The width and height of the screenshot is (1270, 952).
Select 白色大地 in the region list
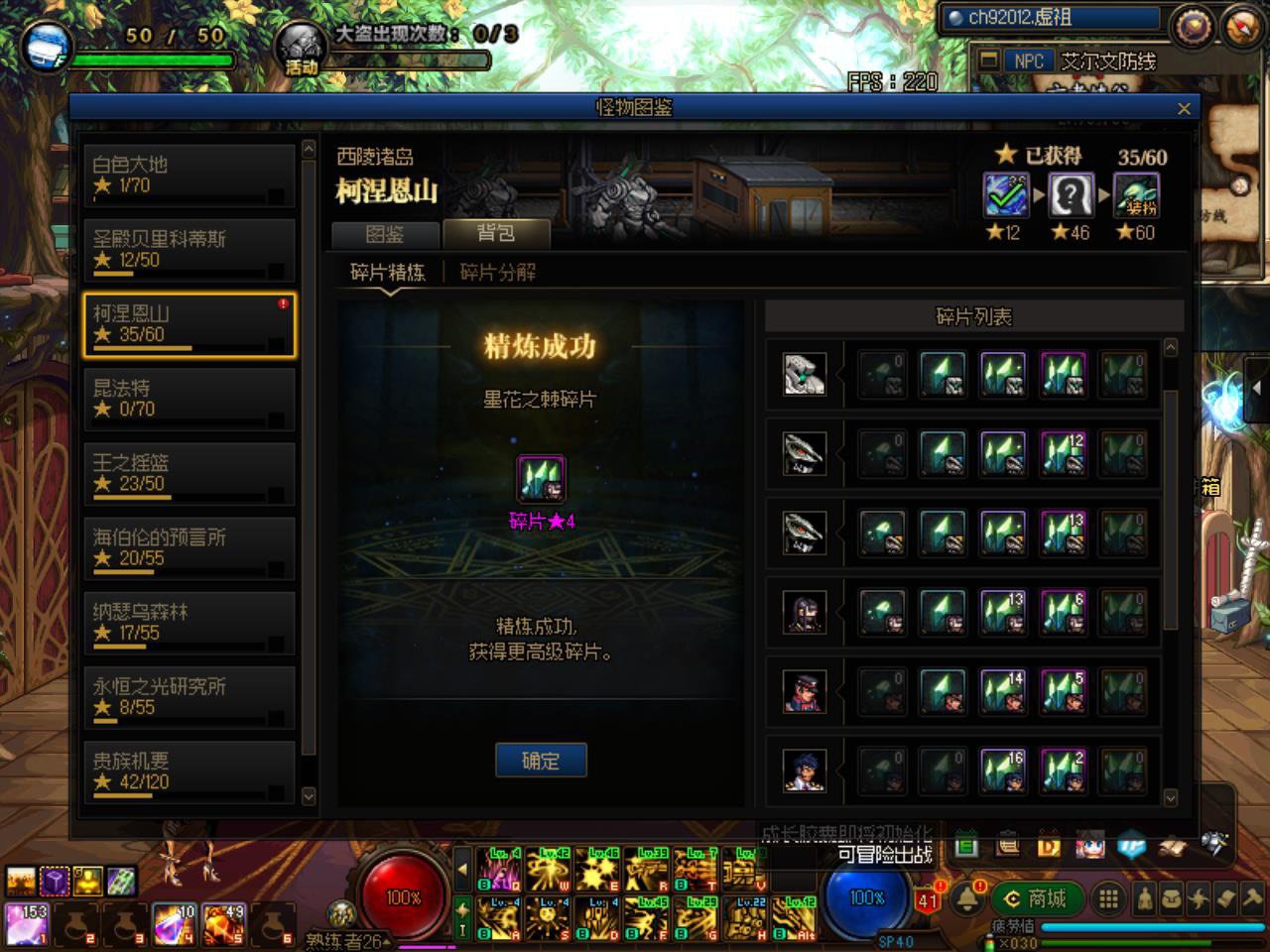pos(189,176)
